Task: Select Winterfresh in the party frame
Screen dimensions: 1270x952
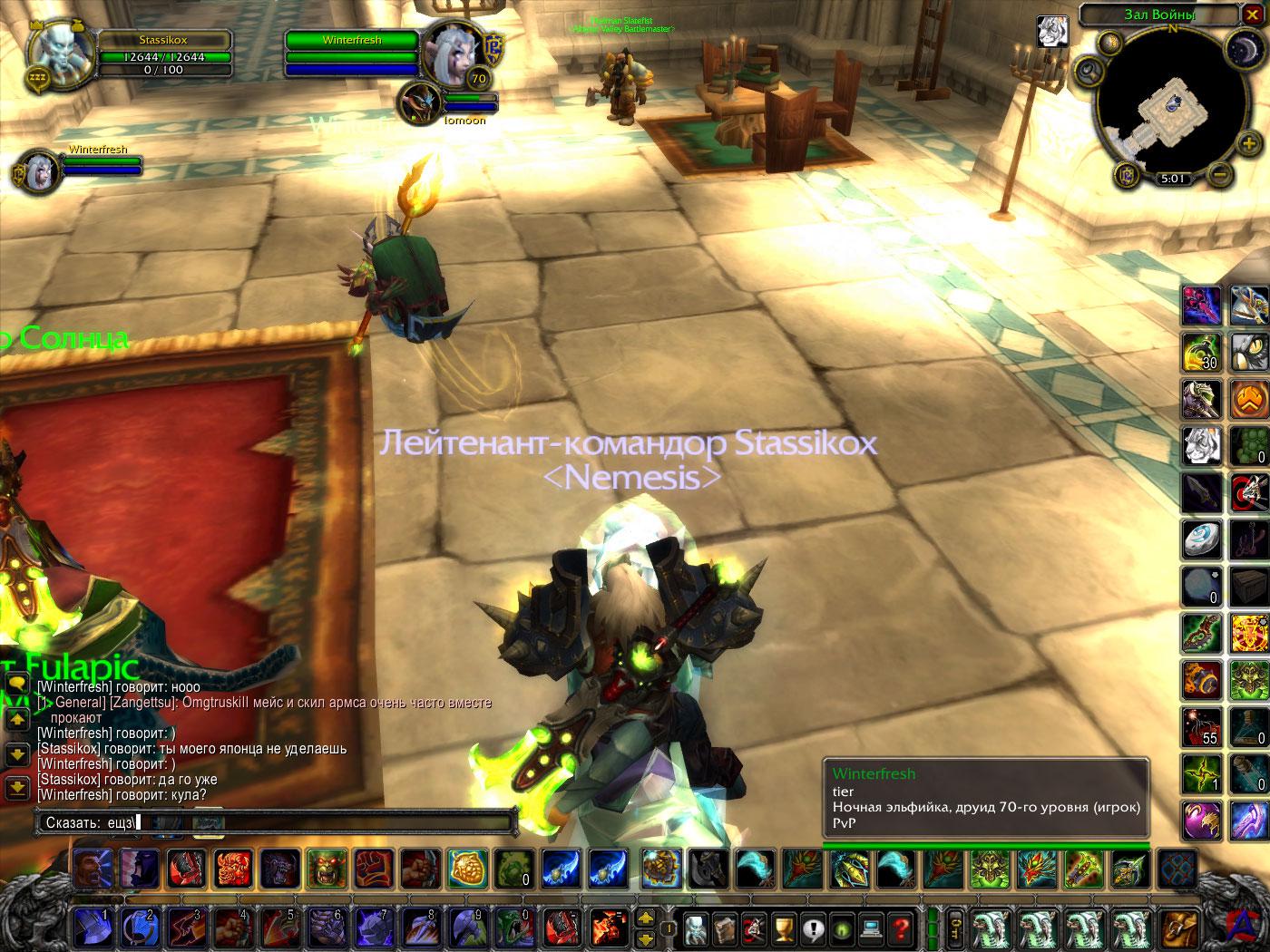Action: (x=36, y=171)
